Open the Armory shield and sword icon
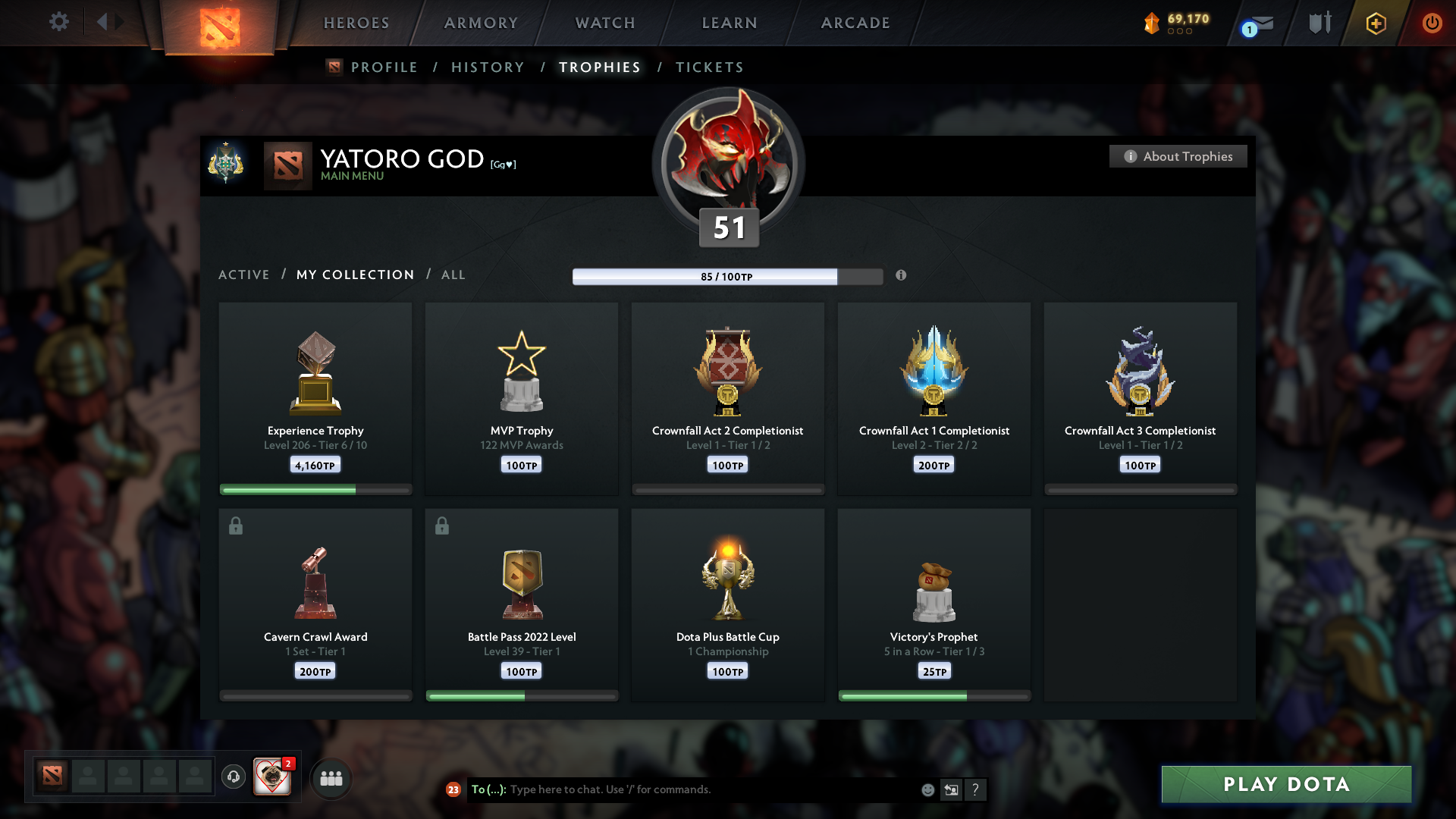 [x=1319, y=23]
